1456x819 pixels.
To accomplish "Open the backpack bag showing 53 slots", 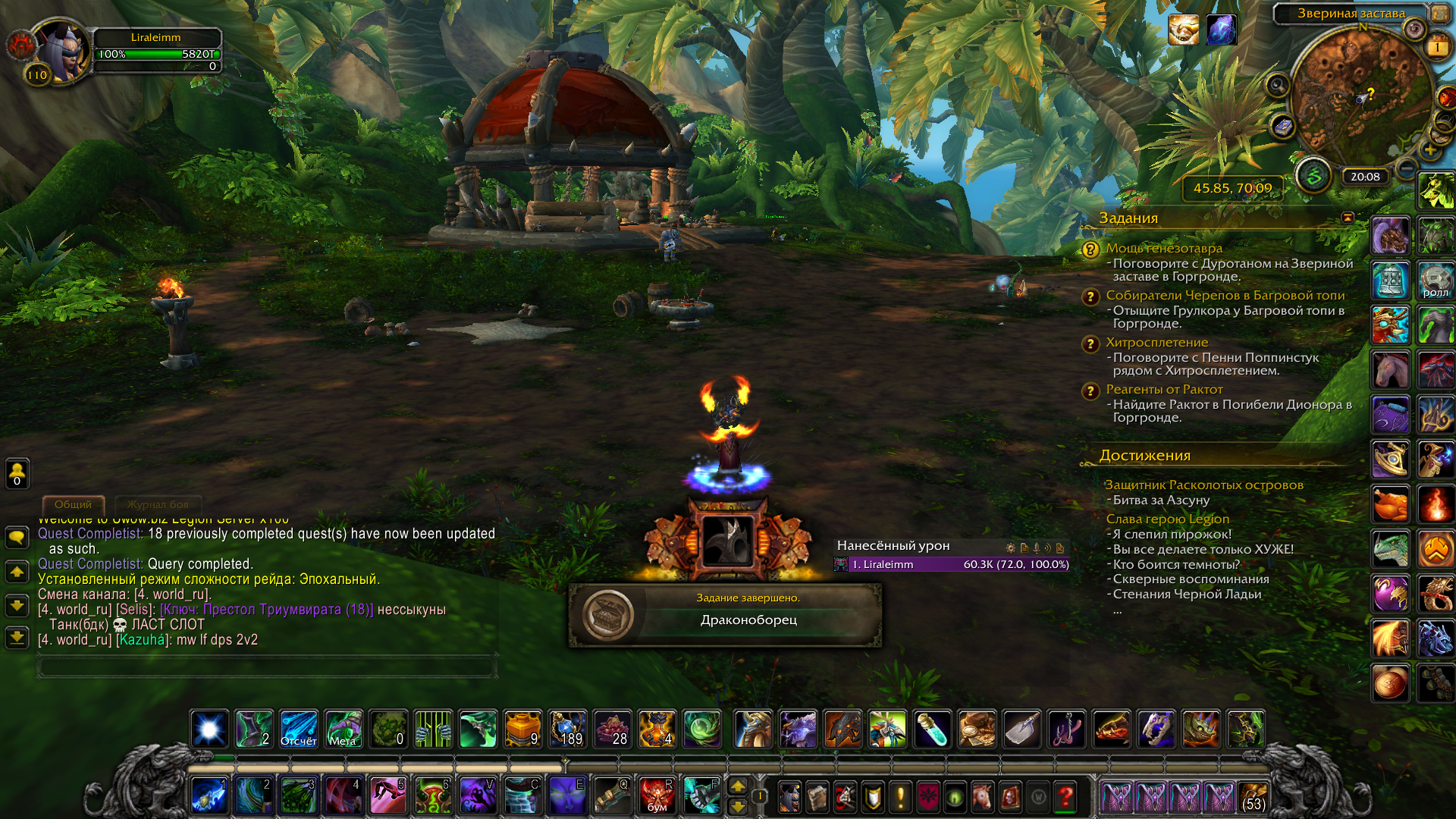I will [x=1253, y=797].
